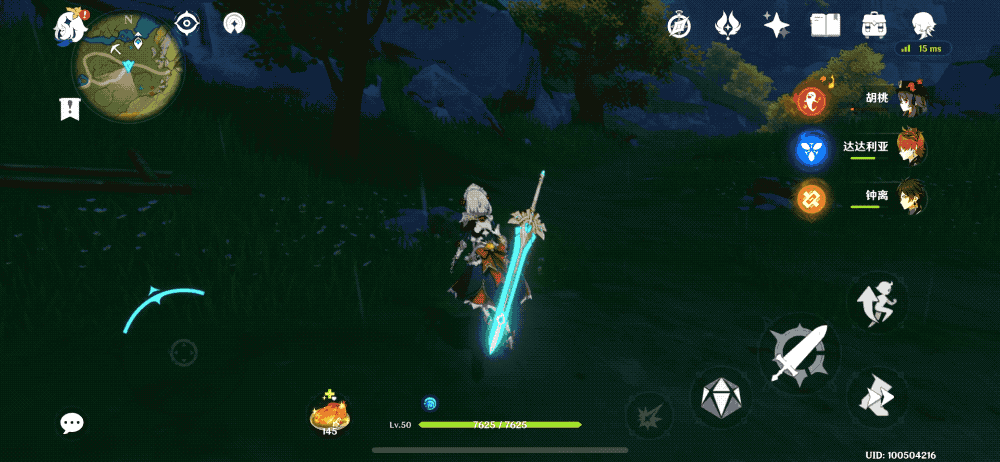Open the compass events icon
The height and width of the screenshot is (462, 1000).
point(680,26)
